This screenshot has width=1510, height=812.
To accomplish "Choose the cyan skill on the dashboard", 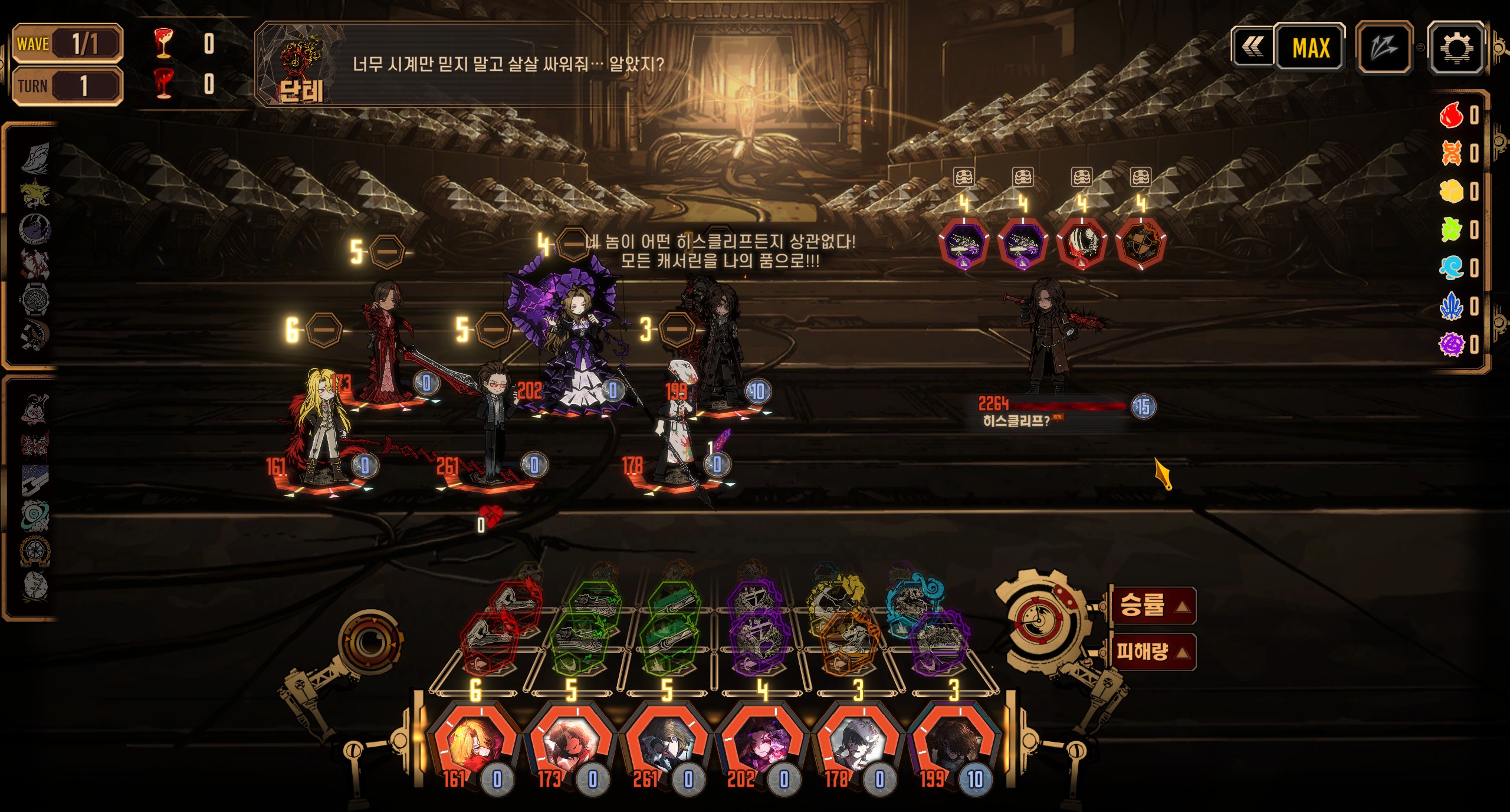I will click(914, 594).
